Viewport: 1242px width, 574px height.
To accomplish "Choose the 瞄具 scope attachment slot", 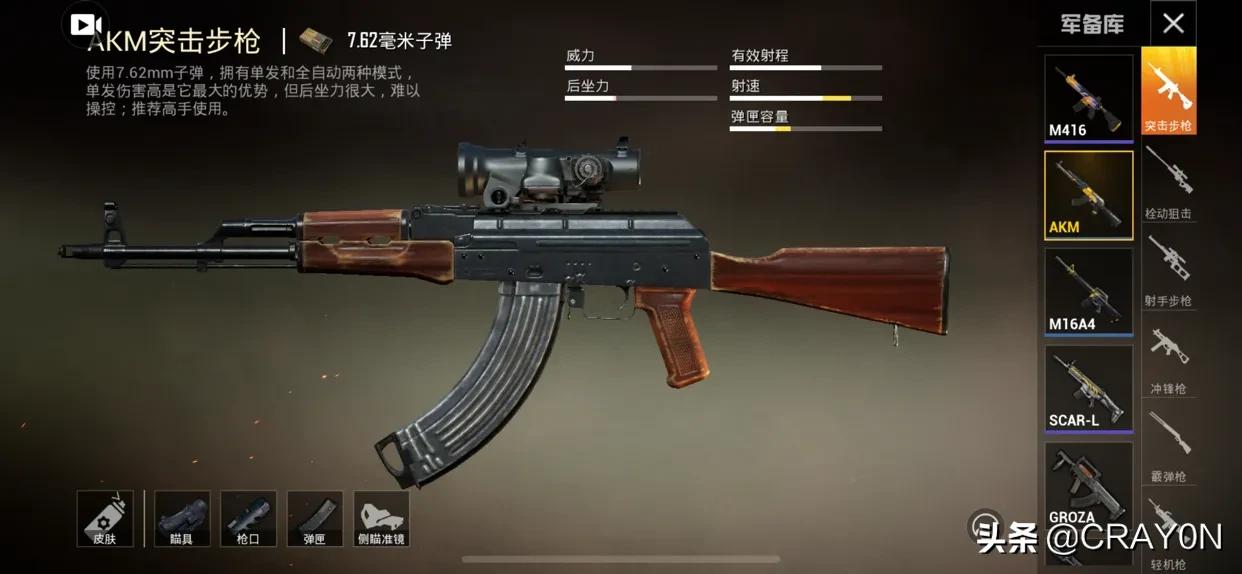I will [x=182, y=518].
